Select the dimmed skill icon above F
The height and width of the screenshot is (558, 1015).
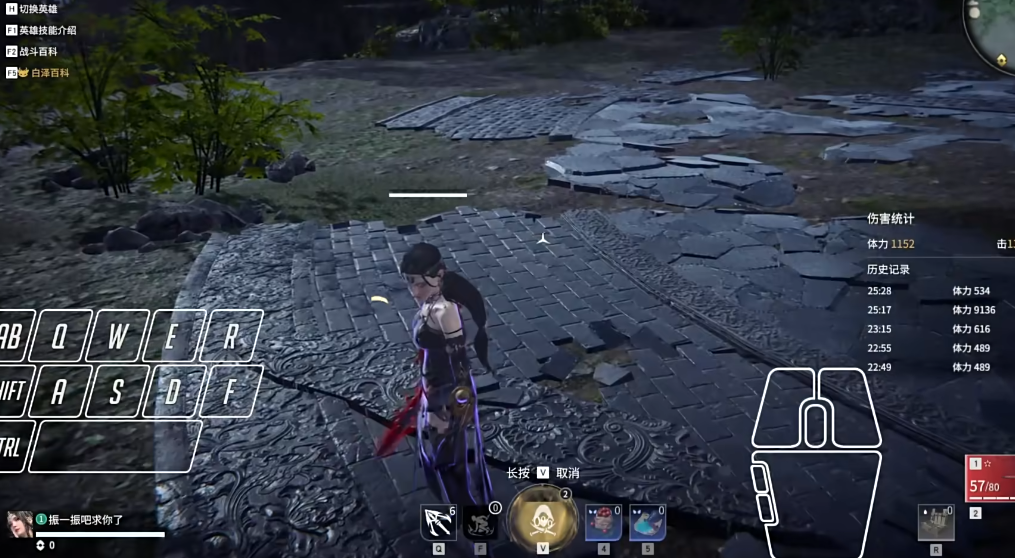(481, 523)
